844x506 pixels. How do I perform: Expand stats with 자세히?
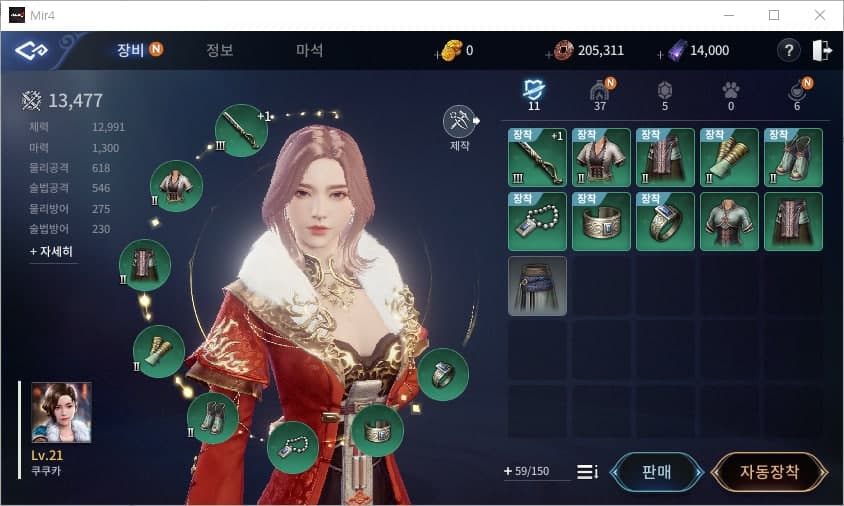coord(52,252)
